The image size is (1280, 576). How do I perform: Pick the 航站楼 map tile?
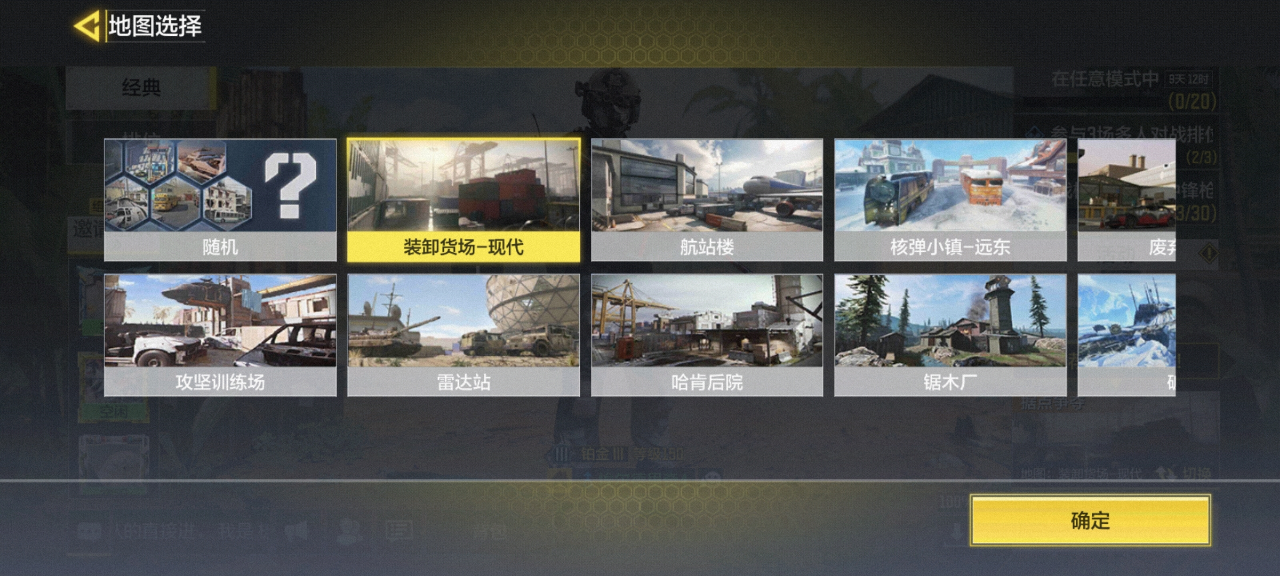[707, 200]
